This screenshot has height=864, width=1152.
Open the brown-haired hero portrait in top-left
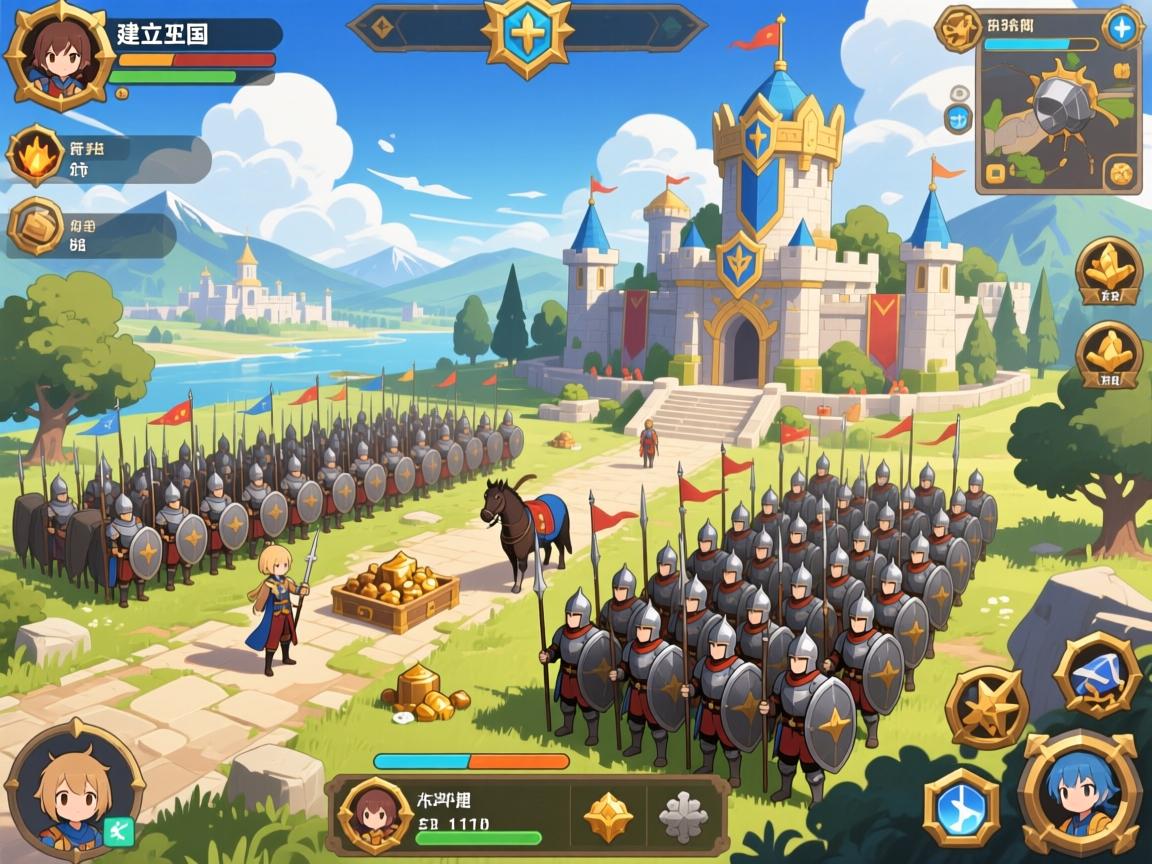(x=58, y=55)
